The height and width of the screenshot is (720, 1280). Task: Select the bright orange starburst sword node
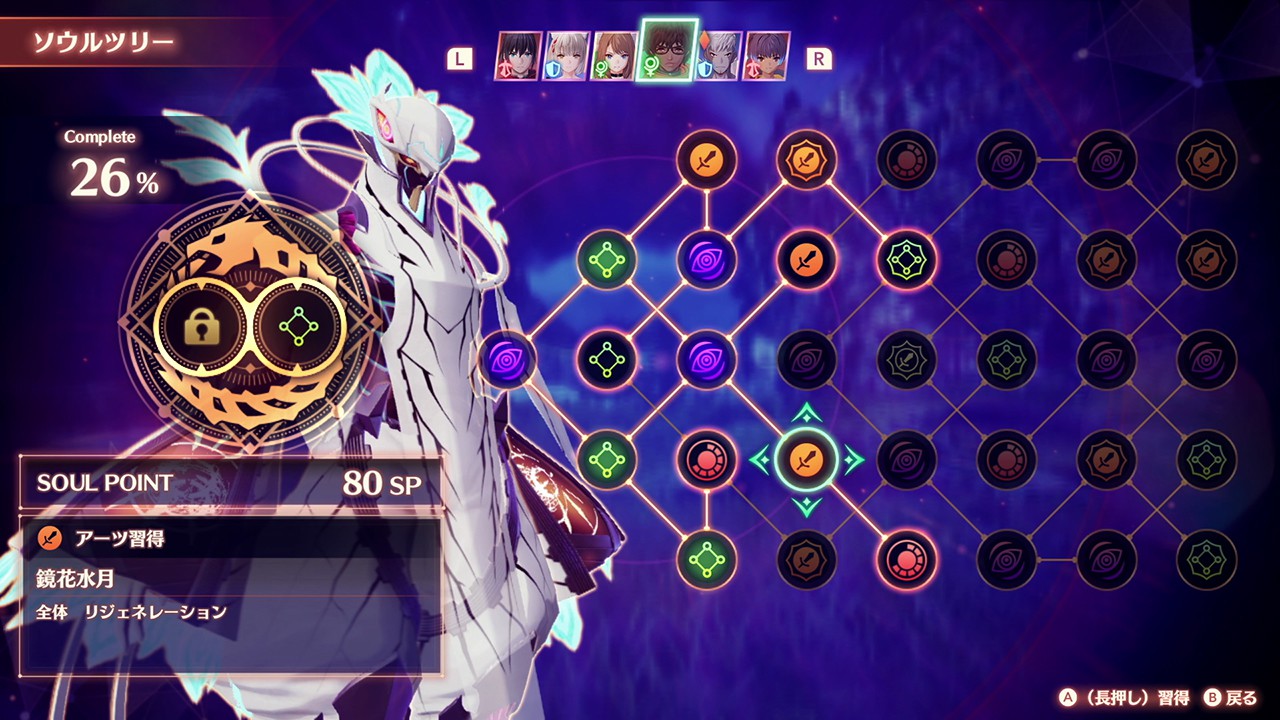coord(806,159)
